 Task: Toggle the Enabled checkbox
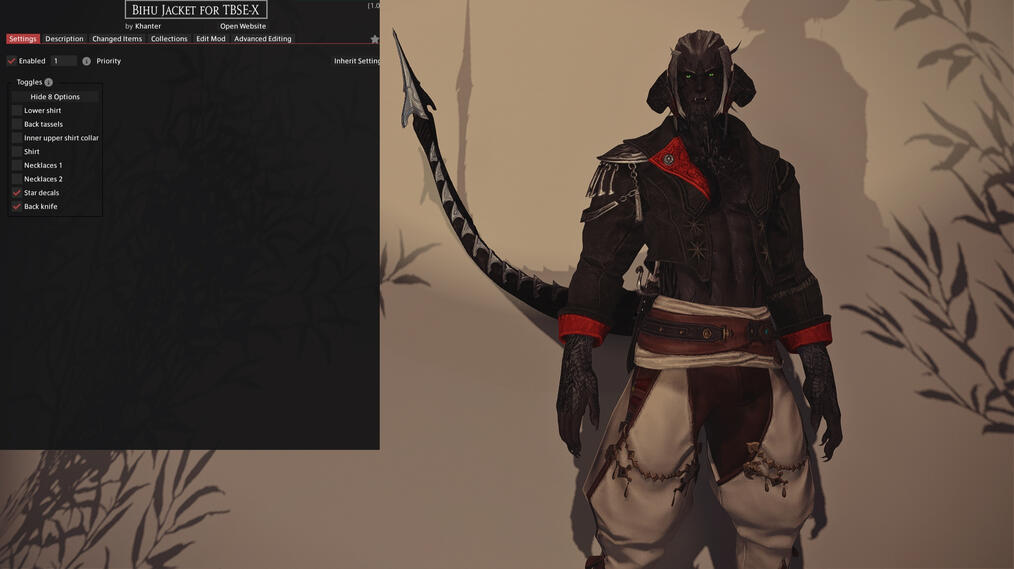(12, 61)
